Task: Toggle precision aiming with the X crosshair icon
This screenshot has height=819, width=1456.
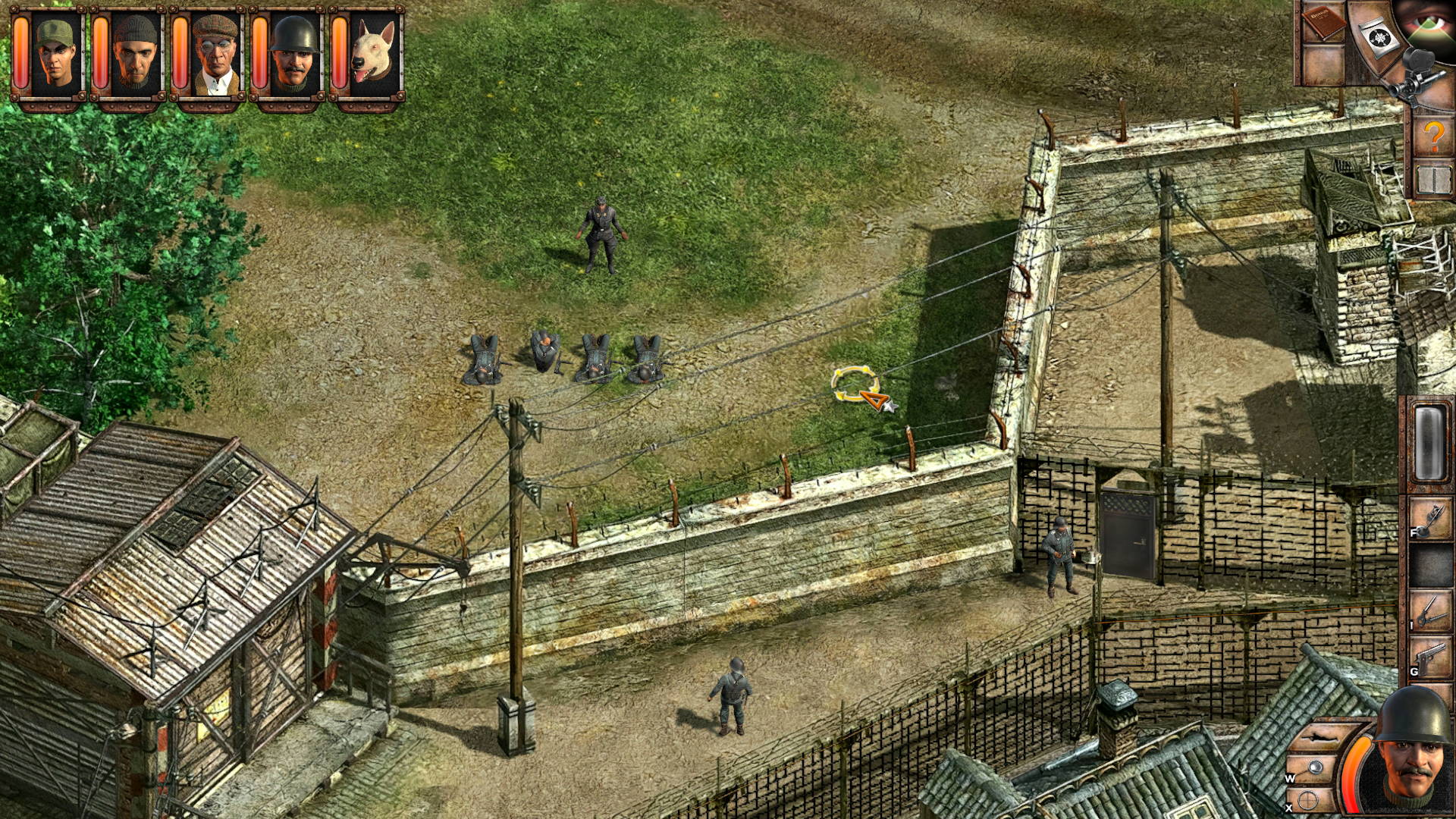Action: point(1307,800)
